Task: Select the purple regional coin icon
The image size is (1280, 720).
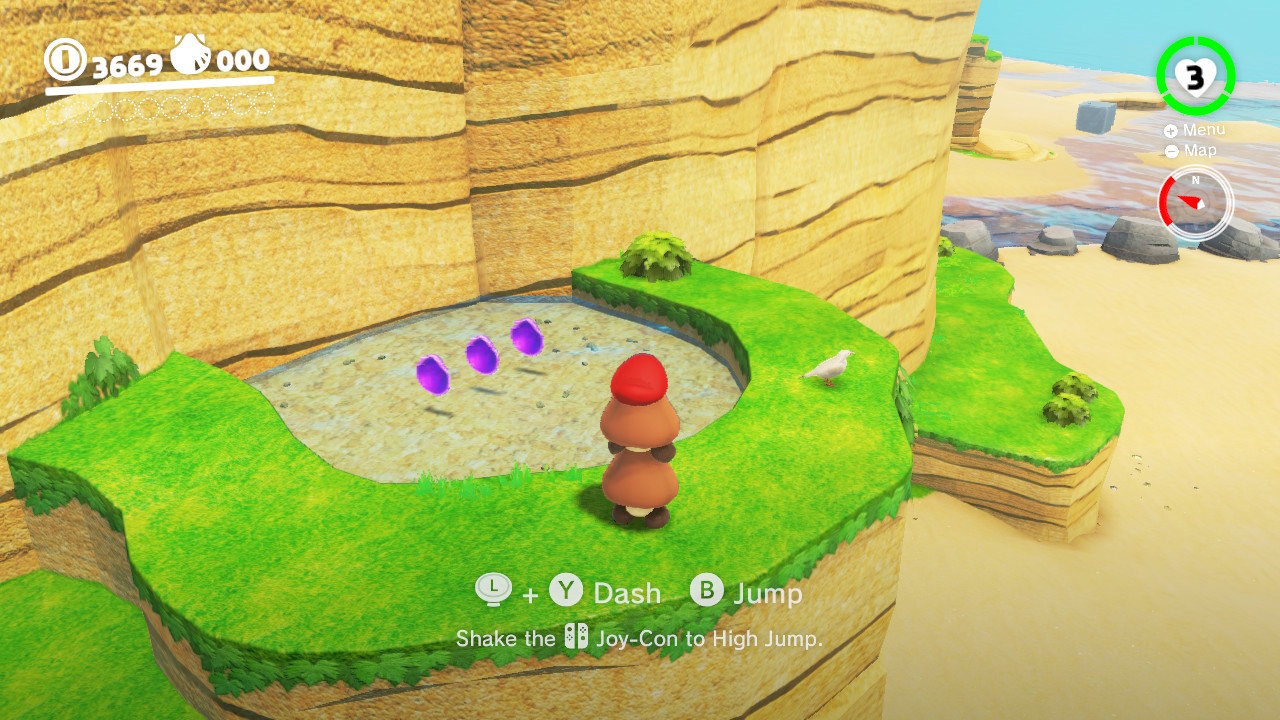Action: click(189, 53)
